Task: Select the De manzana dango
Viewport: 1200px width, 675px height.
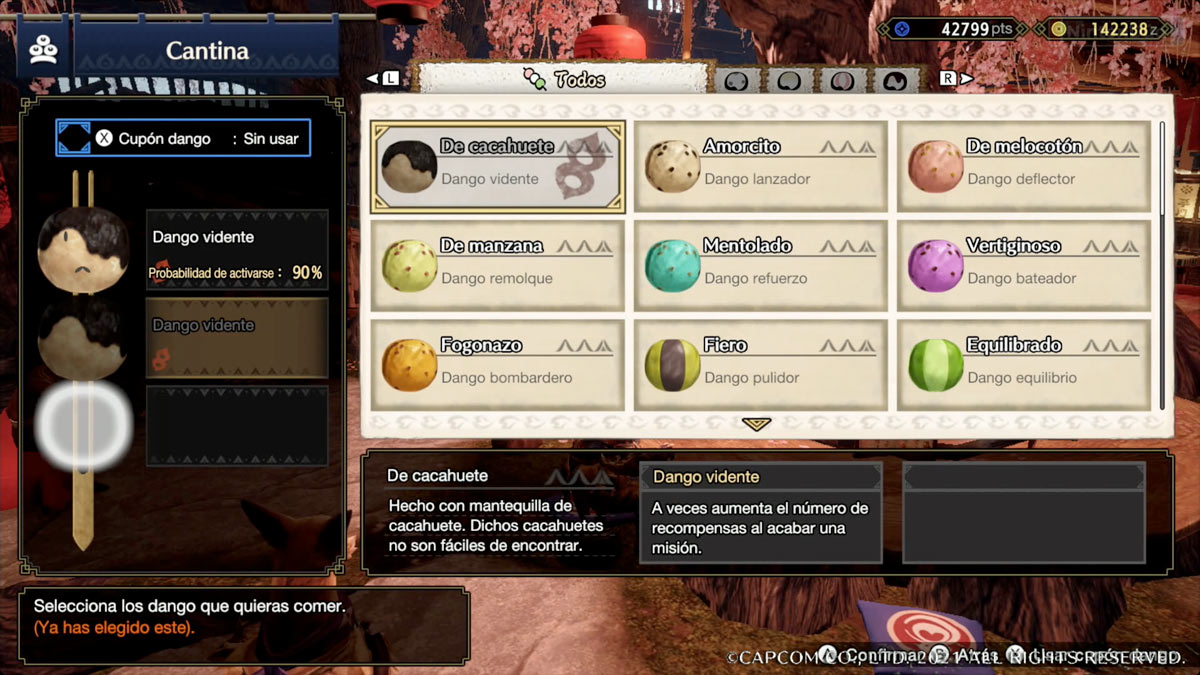Action: (498, 266)
